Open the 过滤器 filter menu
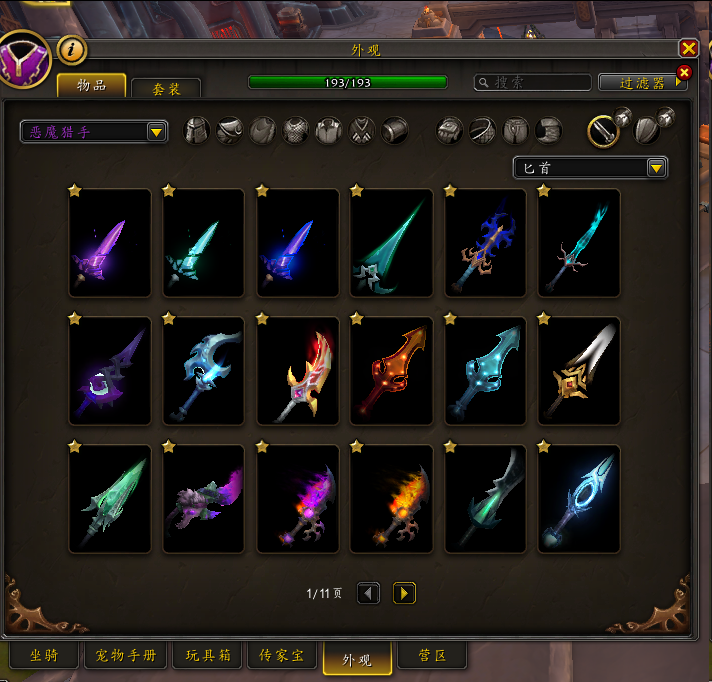 (642, 83)
